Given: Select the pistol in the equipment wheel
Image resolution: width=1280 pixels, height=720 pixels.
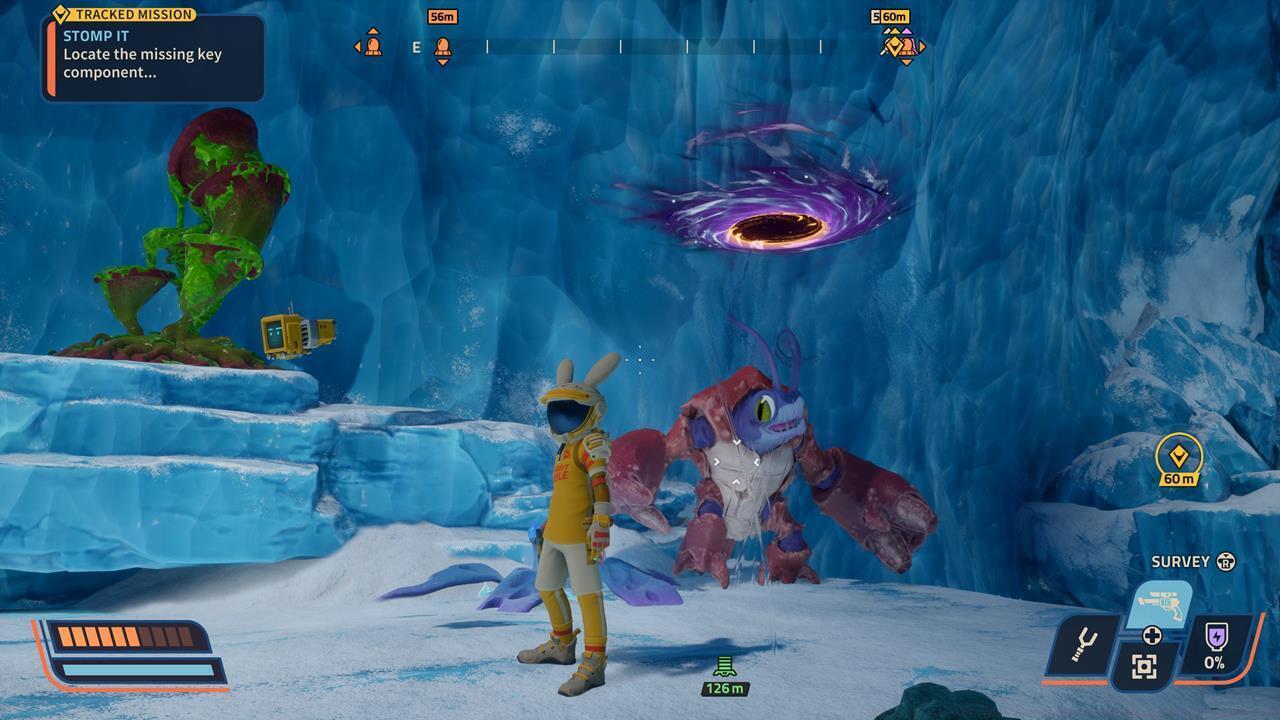Looking at the screenshot, I should 1160,604.
